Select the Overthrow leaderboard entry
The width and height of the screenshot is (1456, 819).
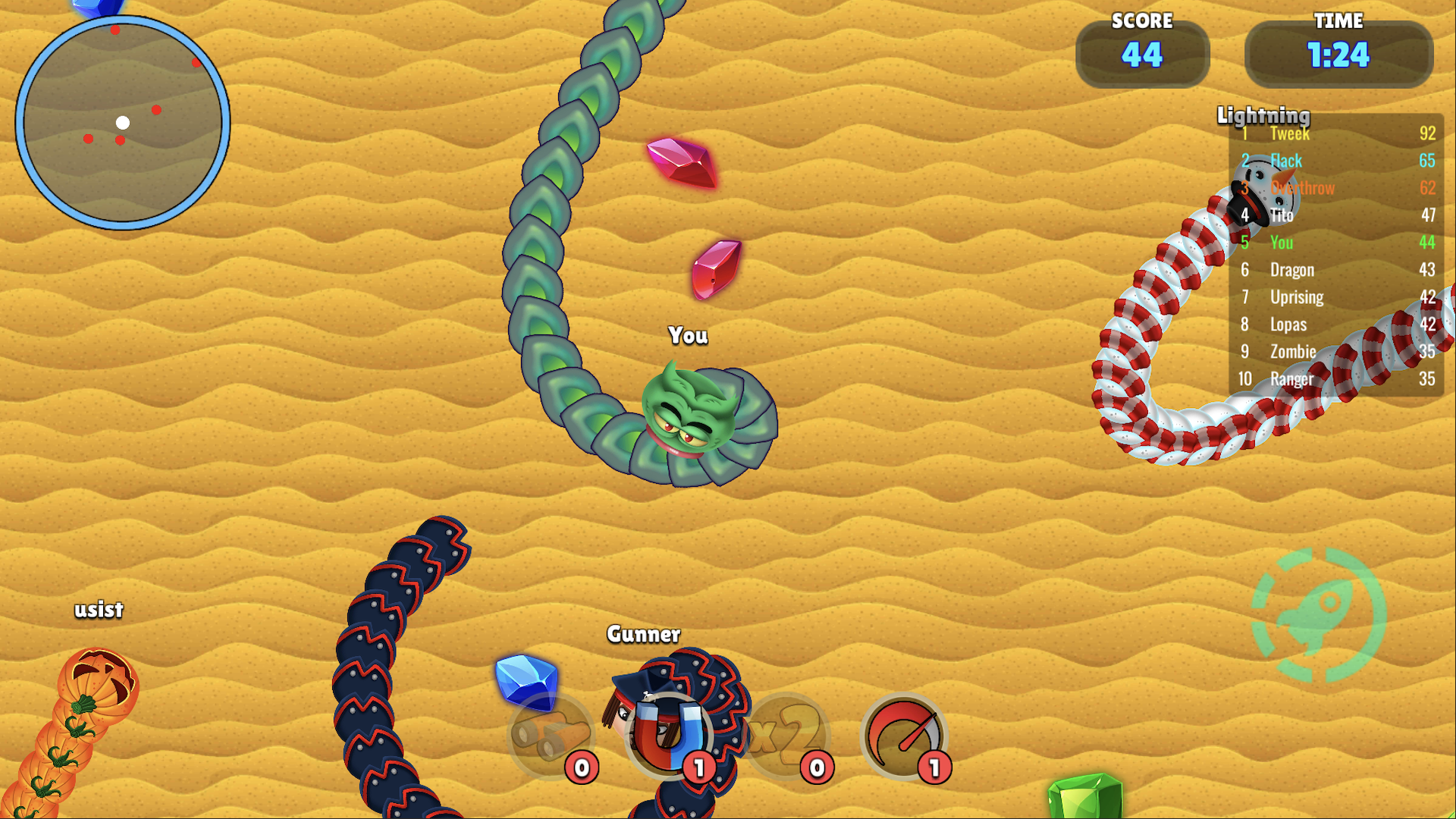[1303, 188]
